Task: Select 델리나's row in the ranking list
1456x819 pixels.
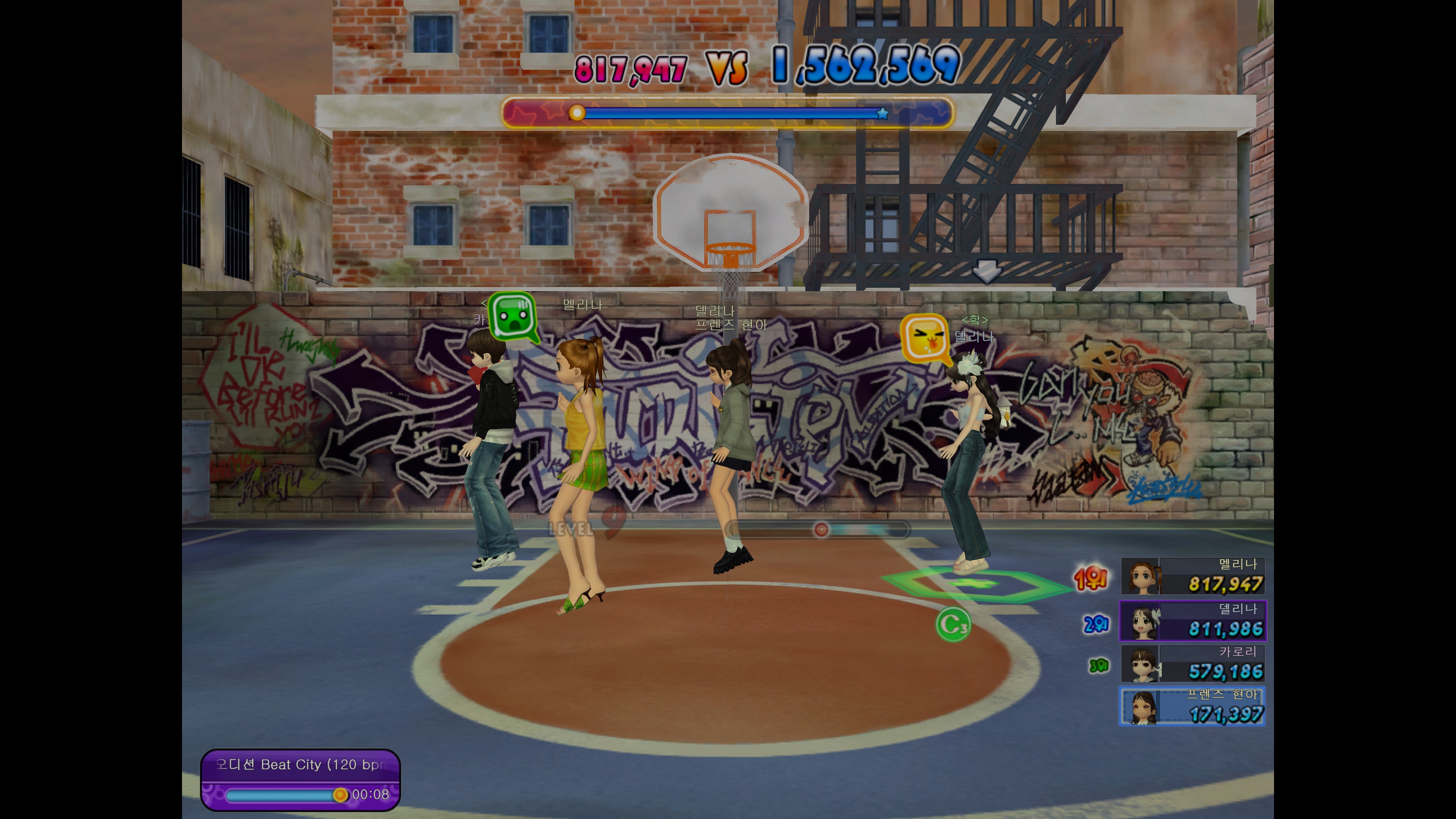Action: (1192, 621)
